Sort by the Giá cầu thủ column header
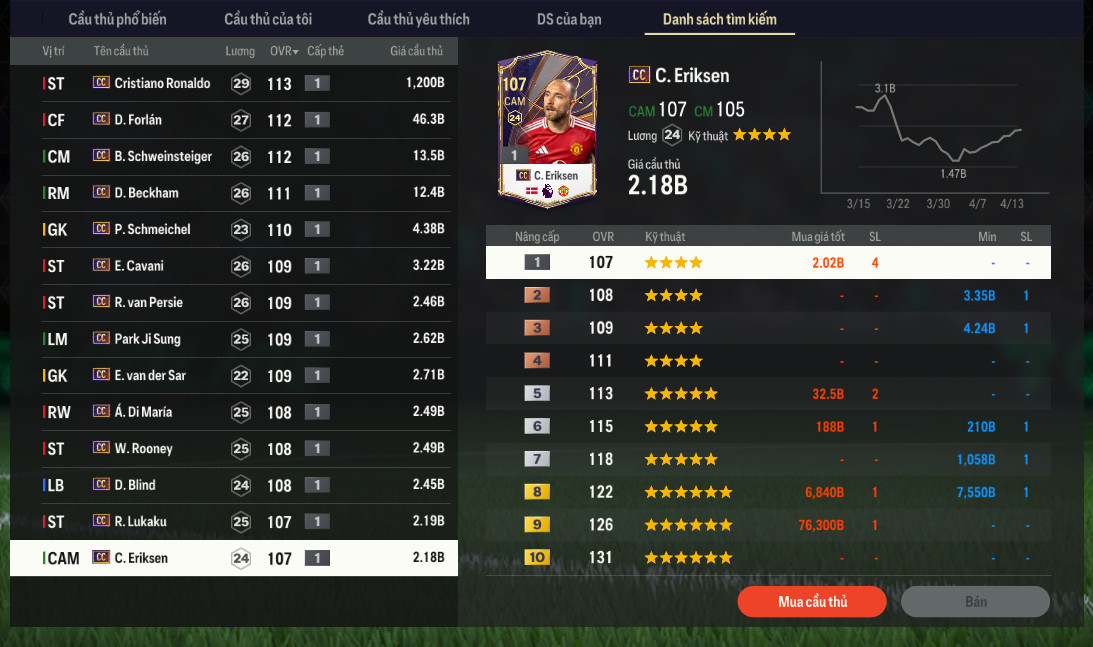This screenshot has width=1093, height=647. [x=419, y=51]
